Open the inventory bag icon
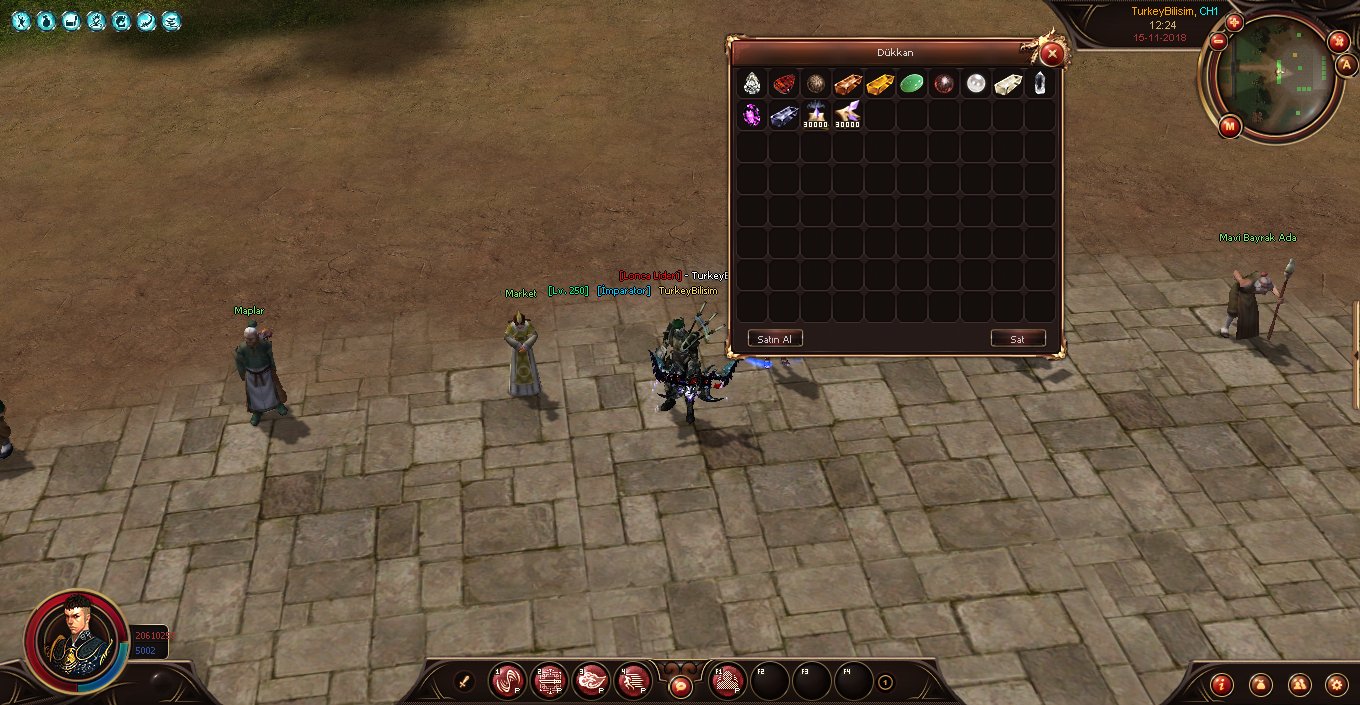The height and width of the screenshot is (705, 1360). 1259,685
